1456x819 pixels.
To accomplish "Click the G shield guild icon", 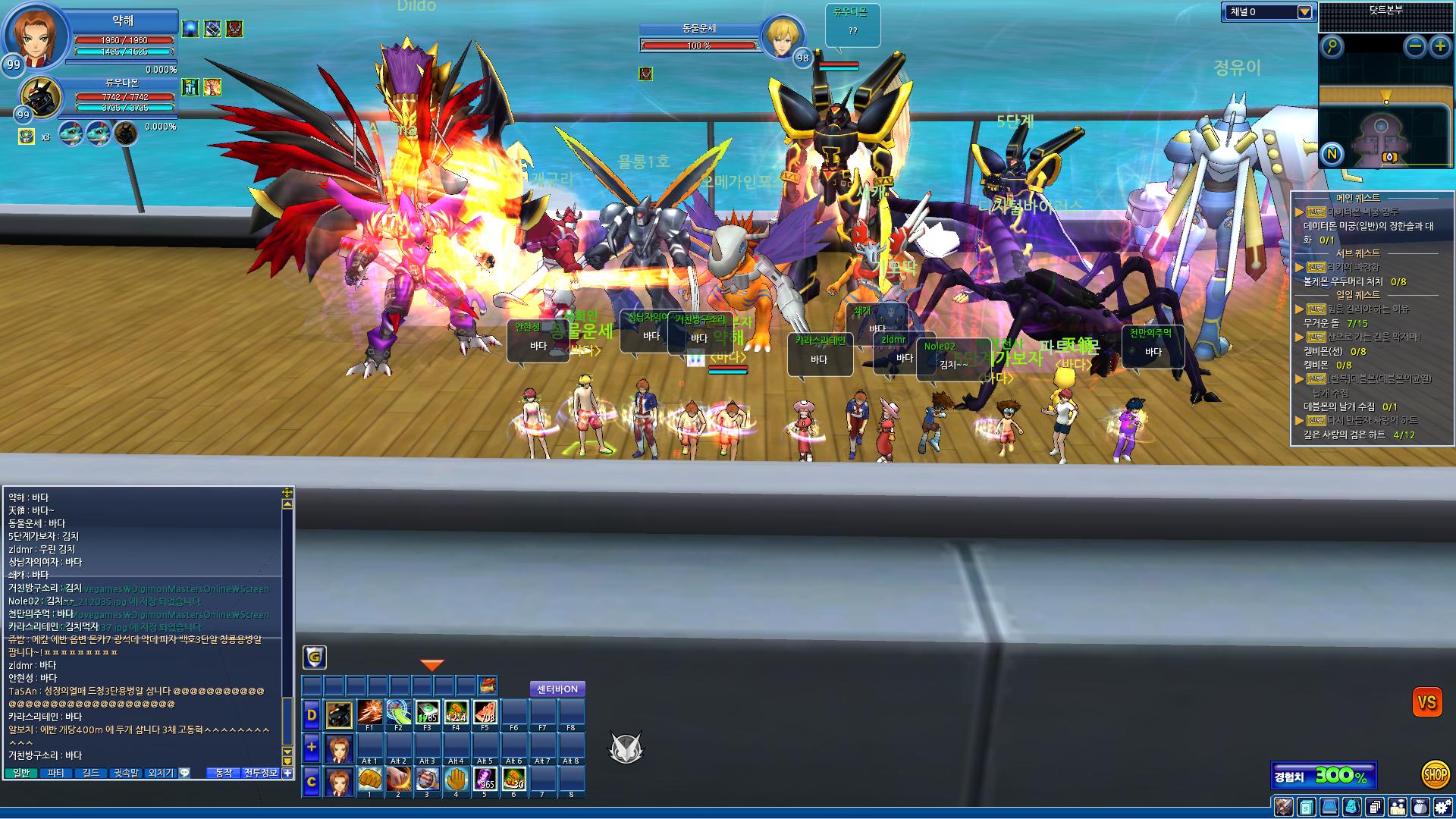I will click(x=315, y=657).
